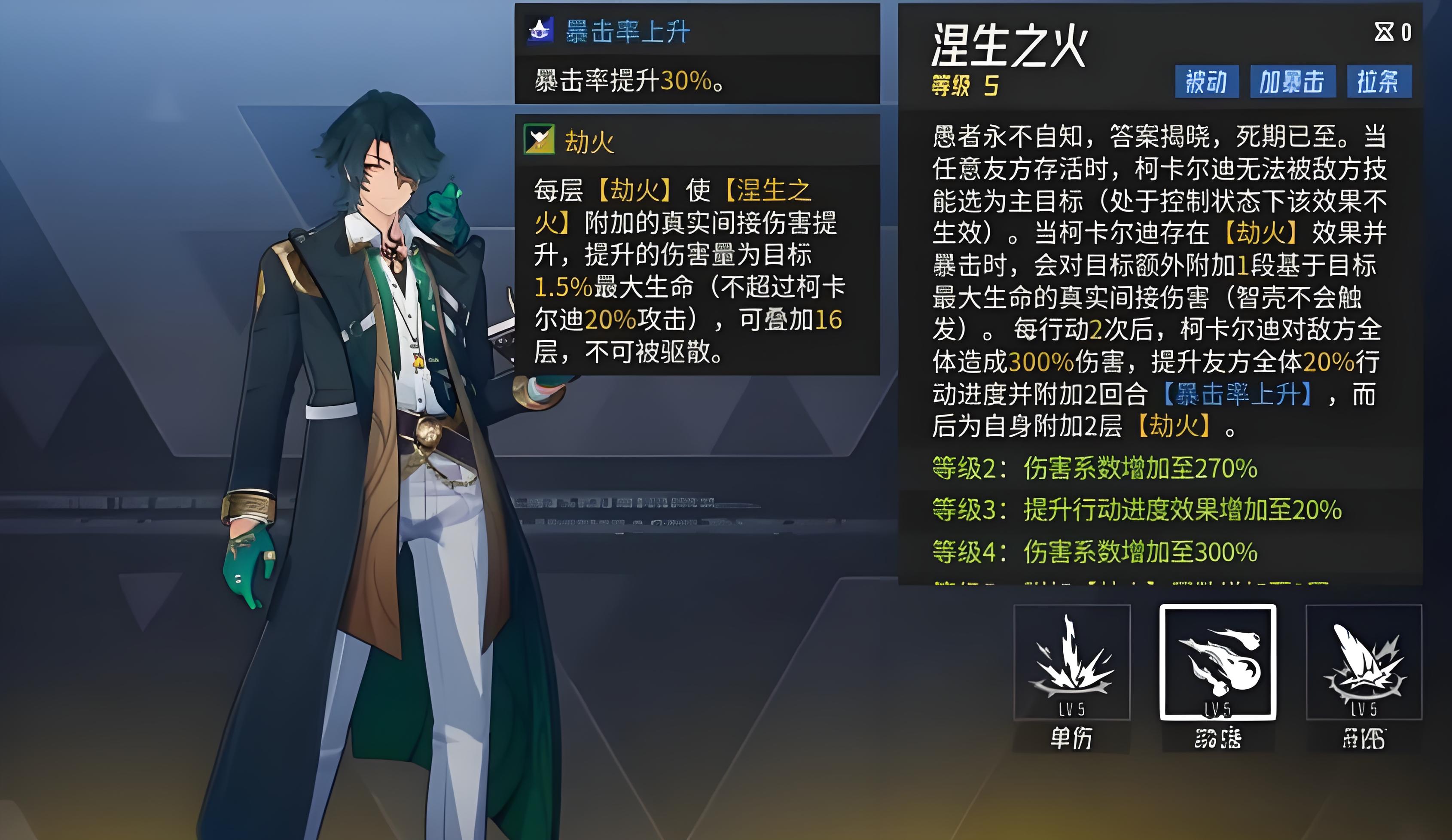This screenshot has height=840, width=1452.
Task: Select the 单伤 ground-burst skill icon
Action: point(1072,662)
